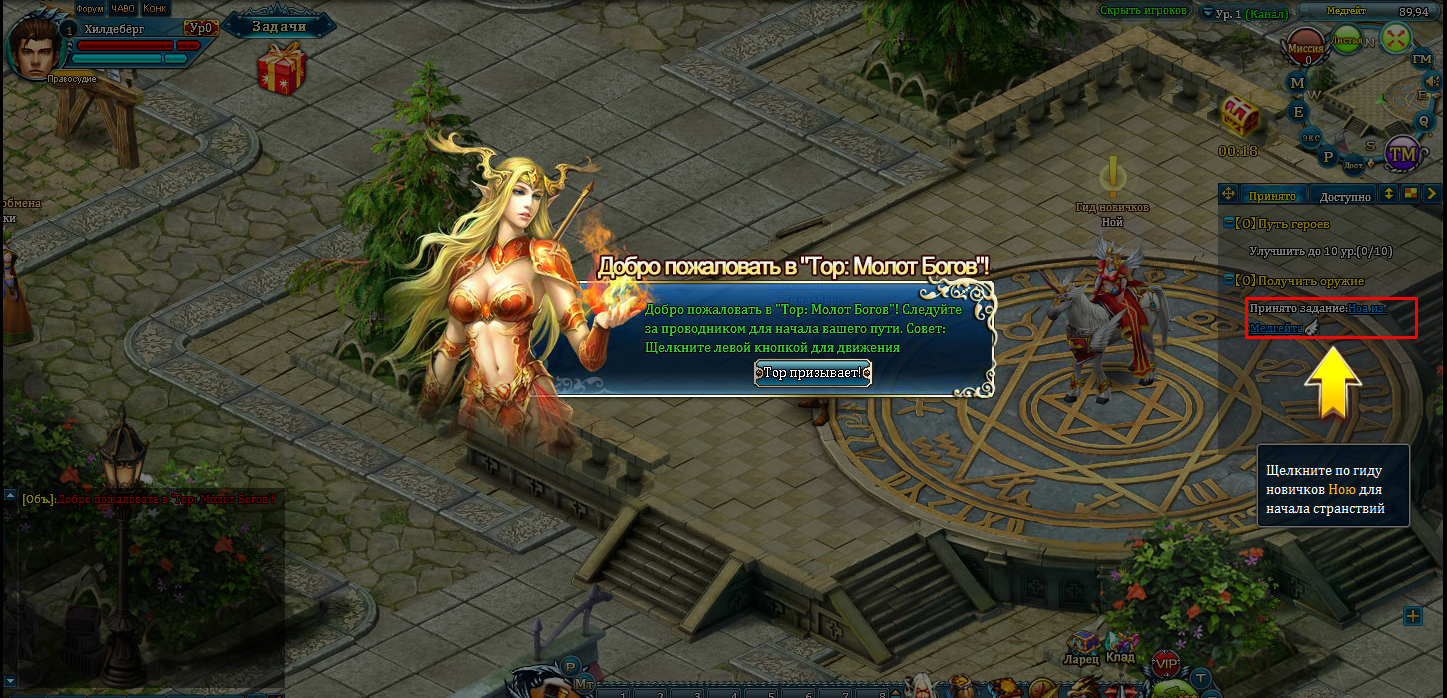
Task: Open the "Ур. 1 (Канал)" channel dropdown
Action: (x=1249, y=13)
